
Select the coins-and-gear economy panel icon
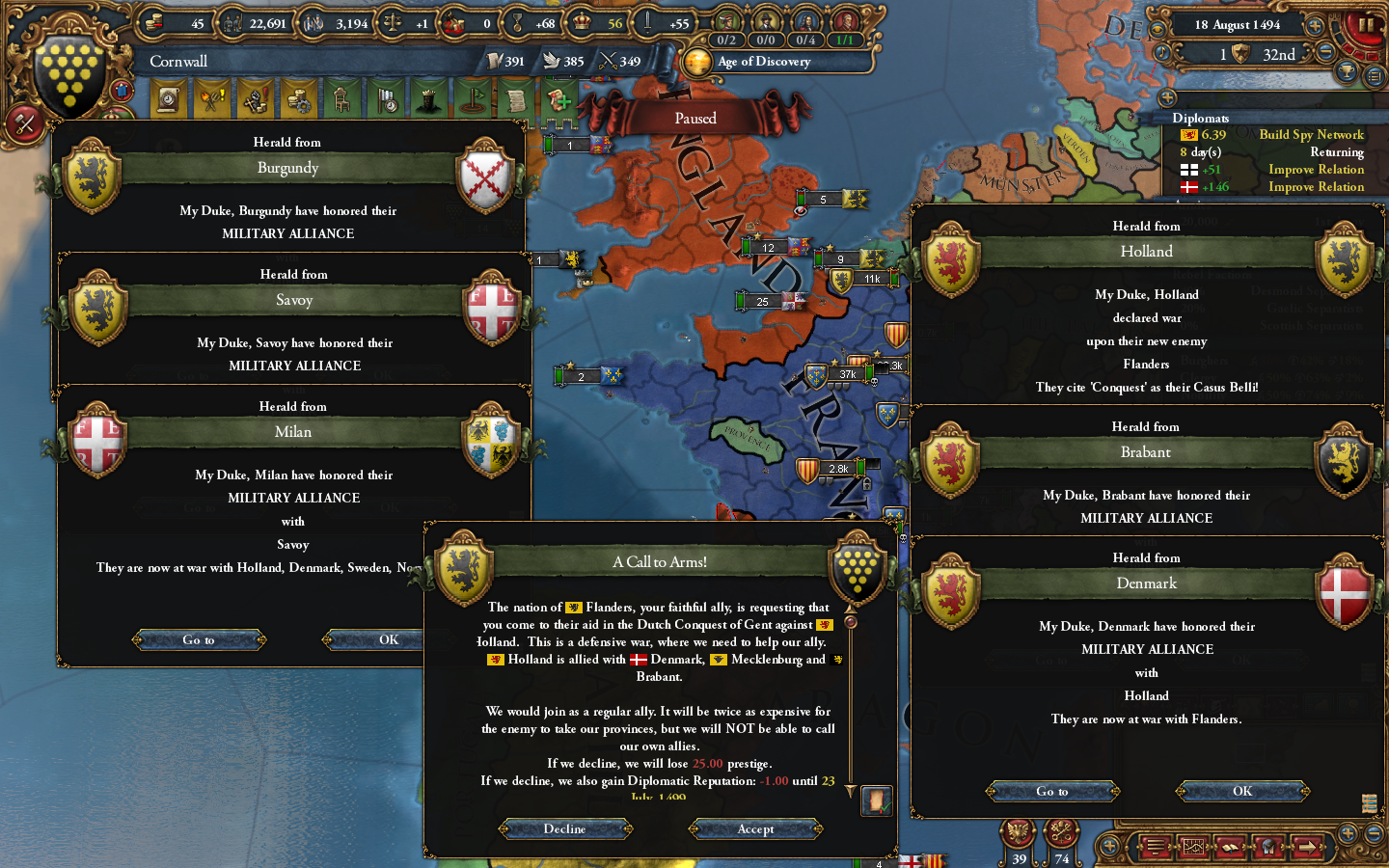(299, 98)
